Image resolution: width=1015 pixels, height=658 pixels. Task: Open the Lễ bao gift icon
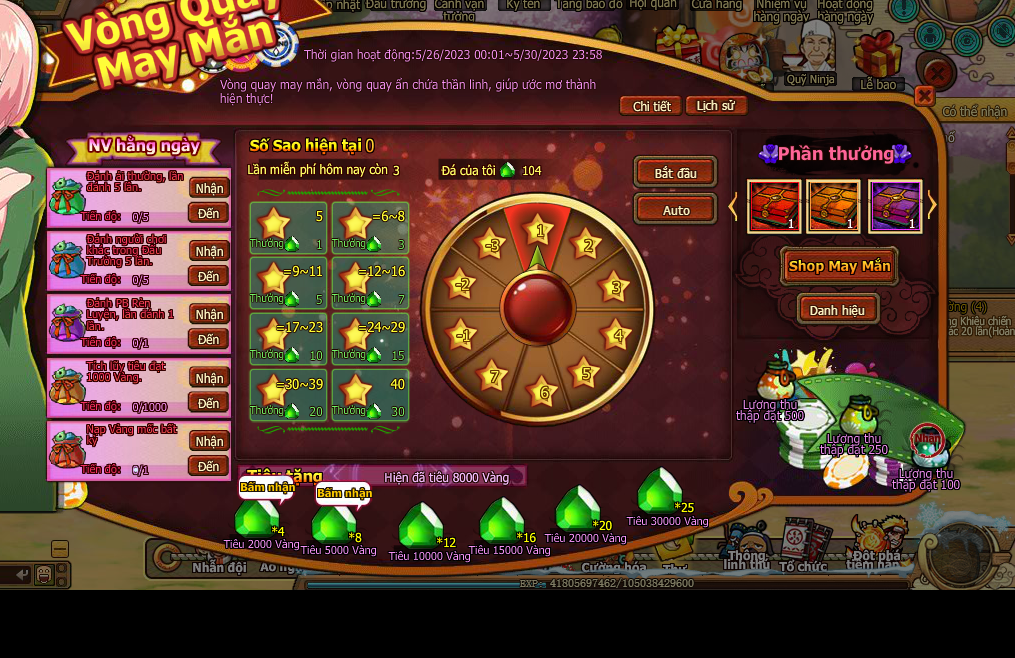878,55
